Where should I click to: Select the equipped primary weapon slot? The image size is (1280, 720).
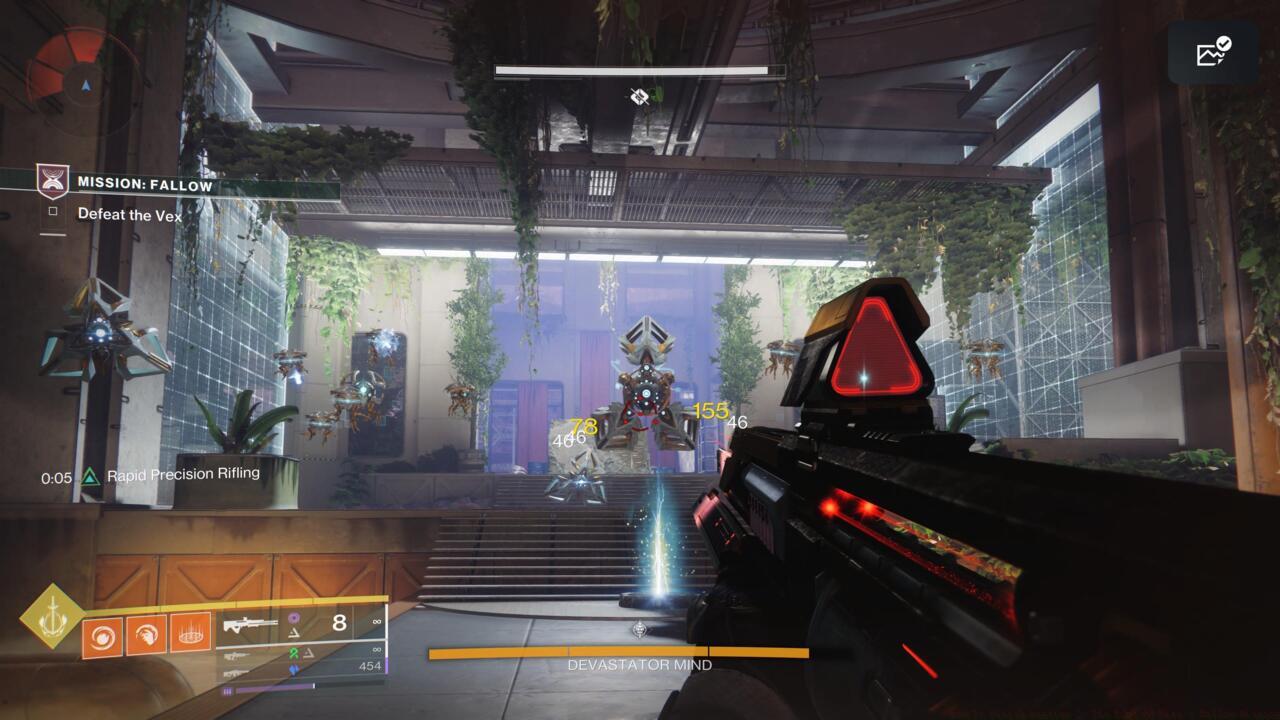(252, 625)
